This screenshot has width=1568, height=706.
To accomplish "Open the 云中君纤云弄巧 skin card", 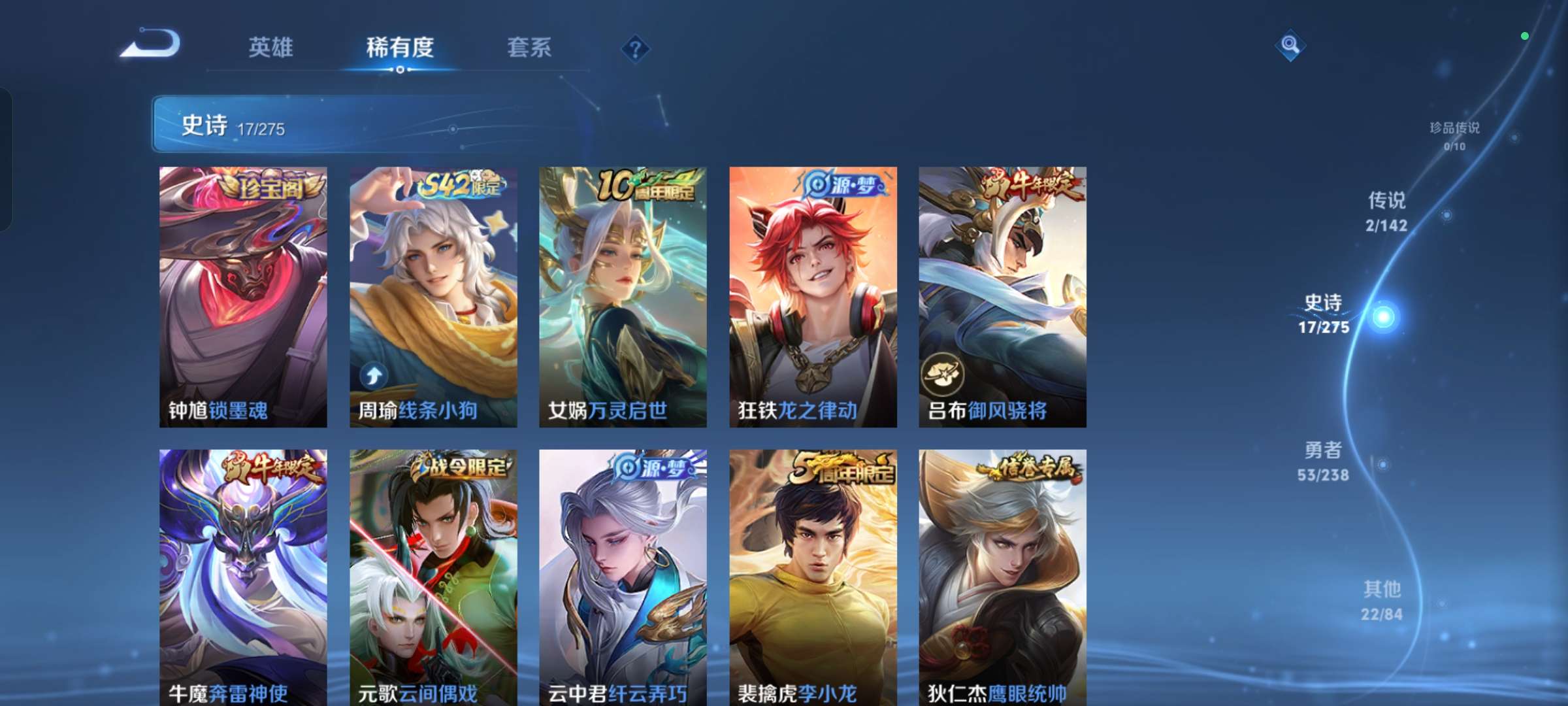I will (622, 575).
